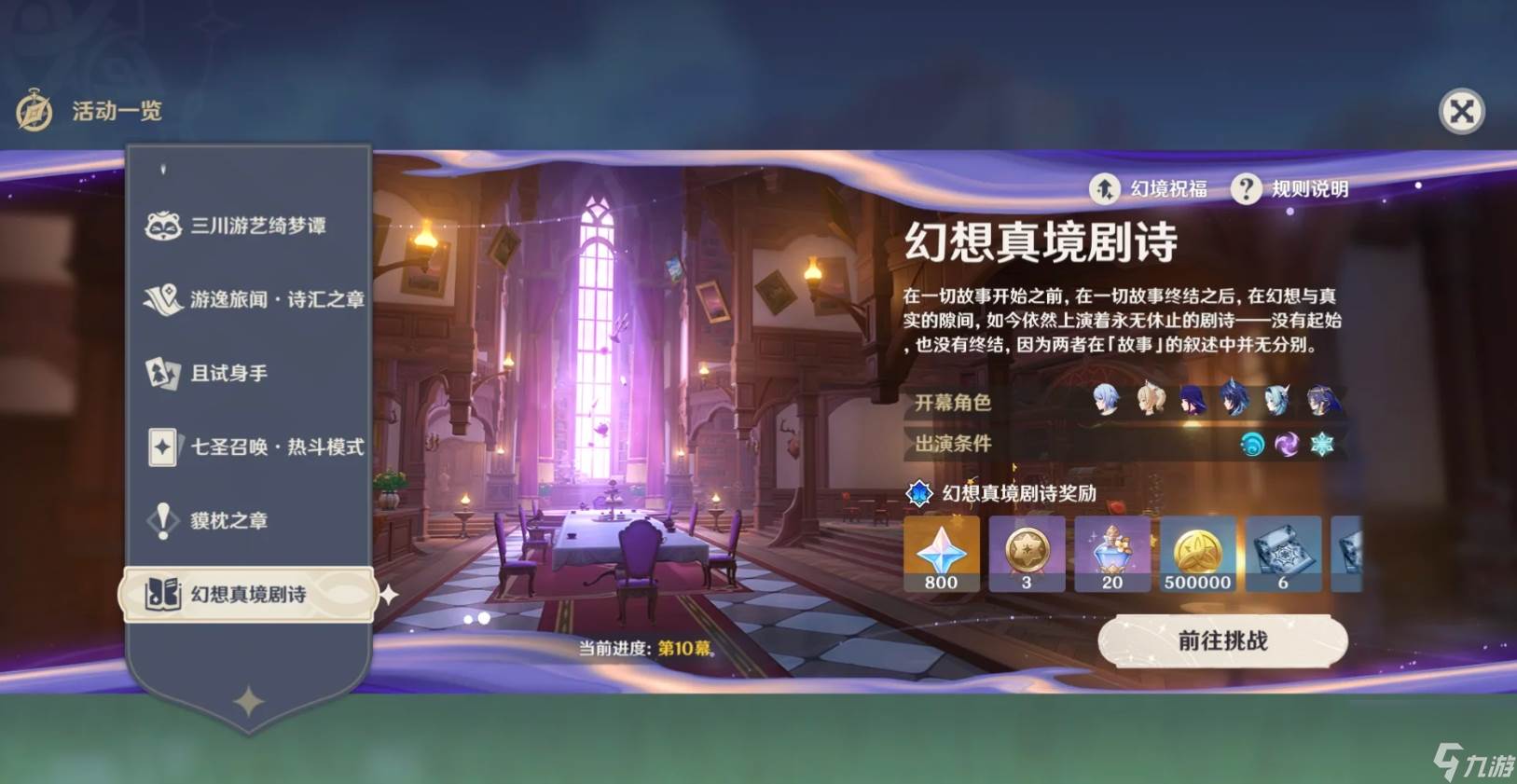Image resolution: width=1517 pixels, height=784 pixels.
Task: Click the 幻境祝福 blessing icon
Action: 1104,190
